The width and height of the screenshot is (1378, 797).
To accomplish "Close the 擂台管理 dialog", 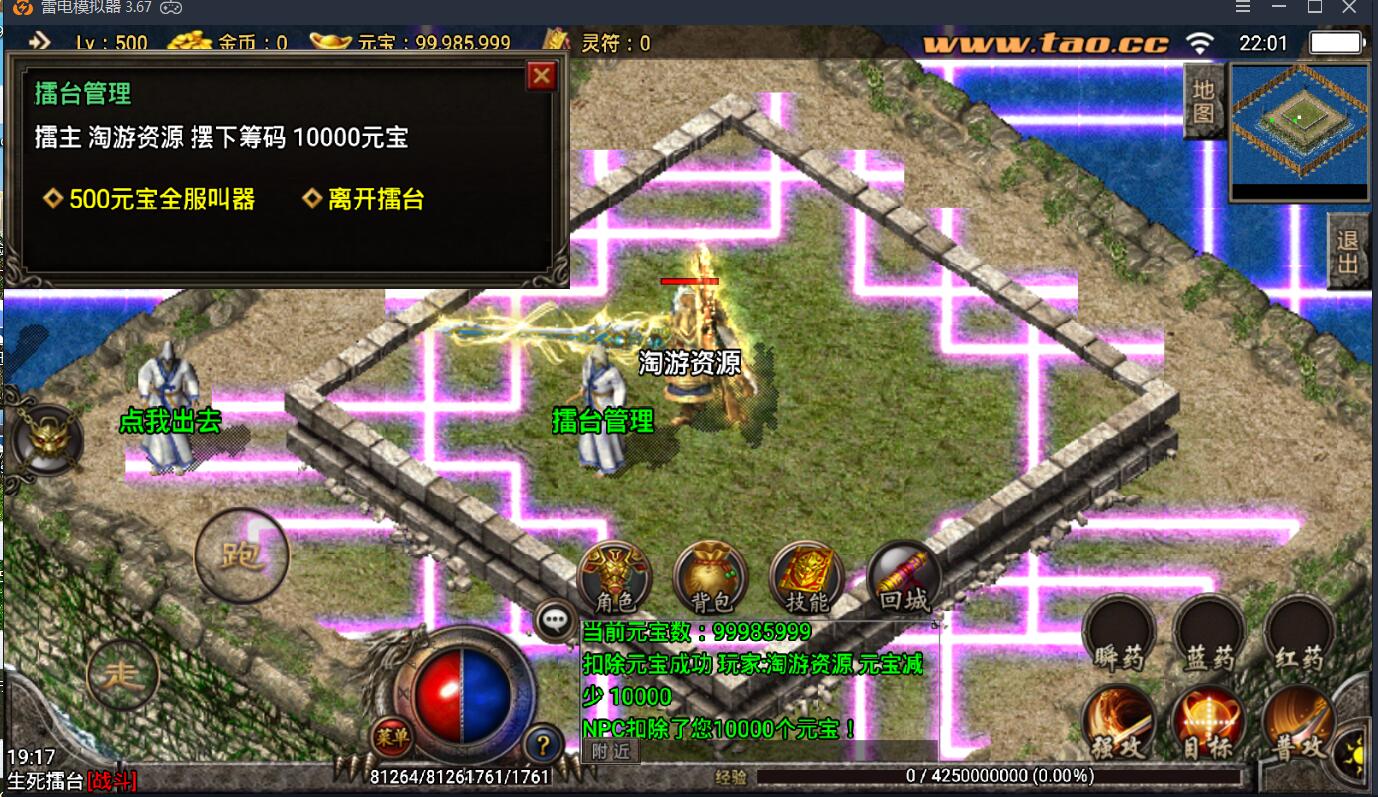I will 541,76.
